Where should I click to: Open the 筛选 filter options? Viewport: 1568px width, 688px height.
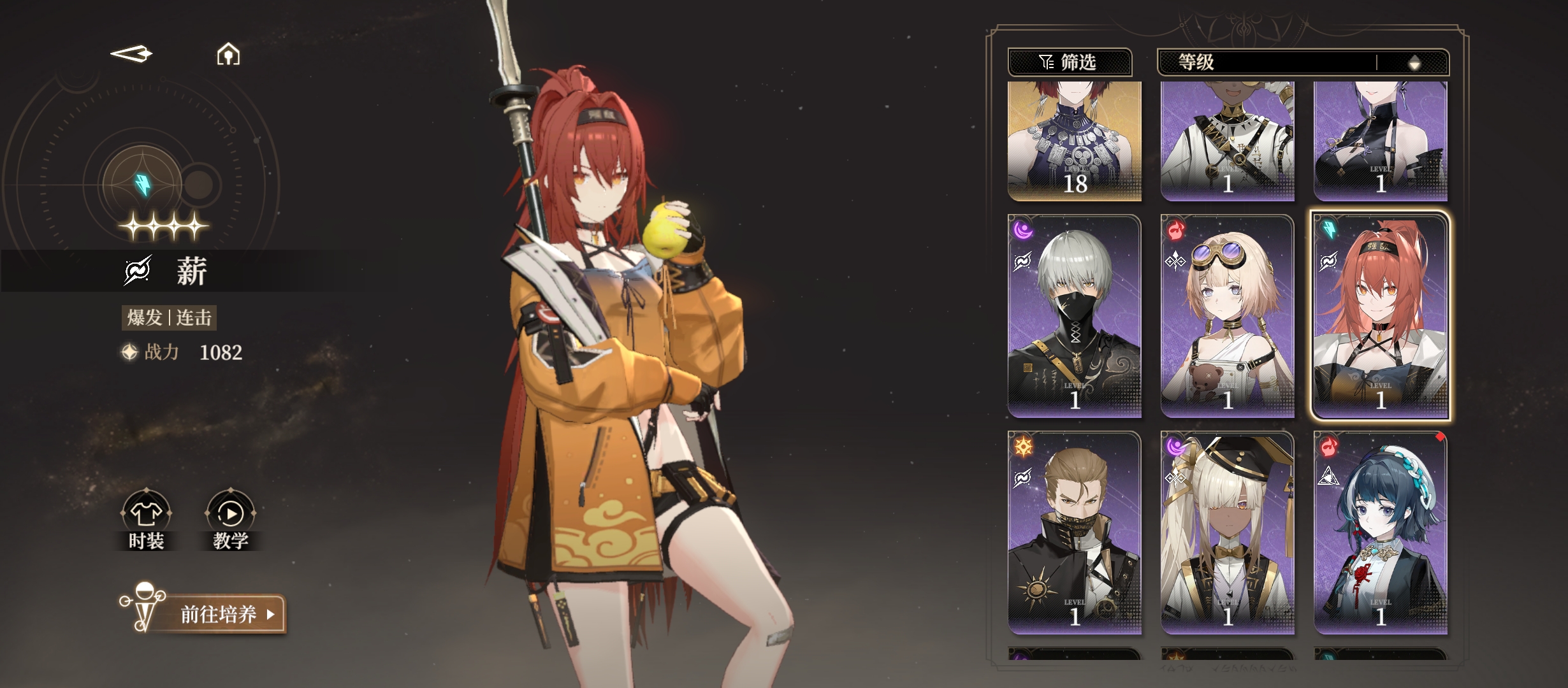tap(1069, 62)
